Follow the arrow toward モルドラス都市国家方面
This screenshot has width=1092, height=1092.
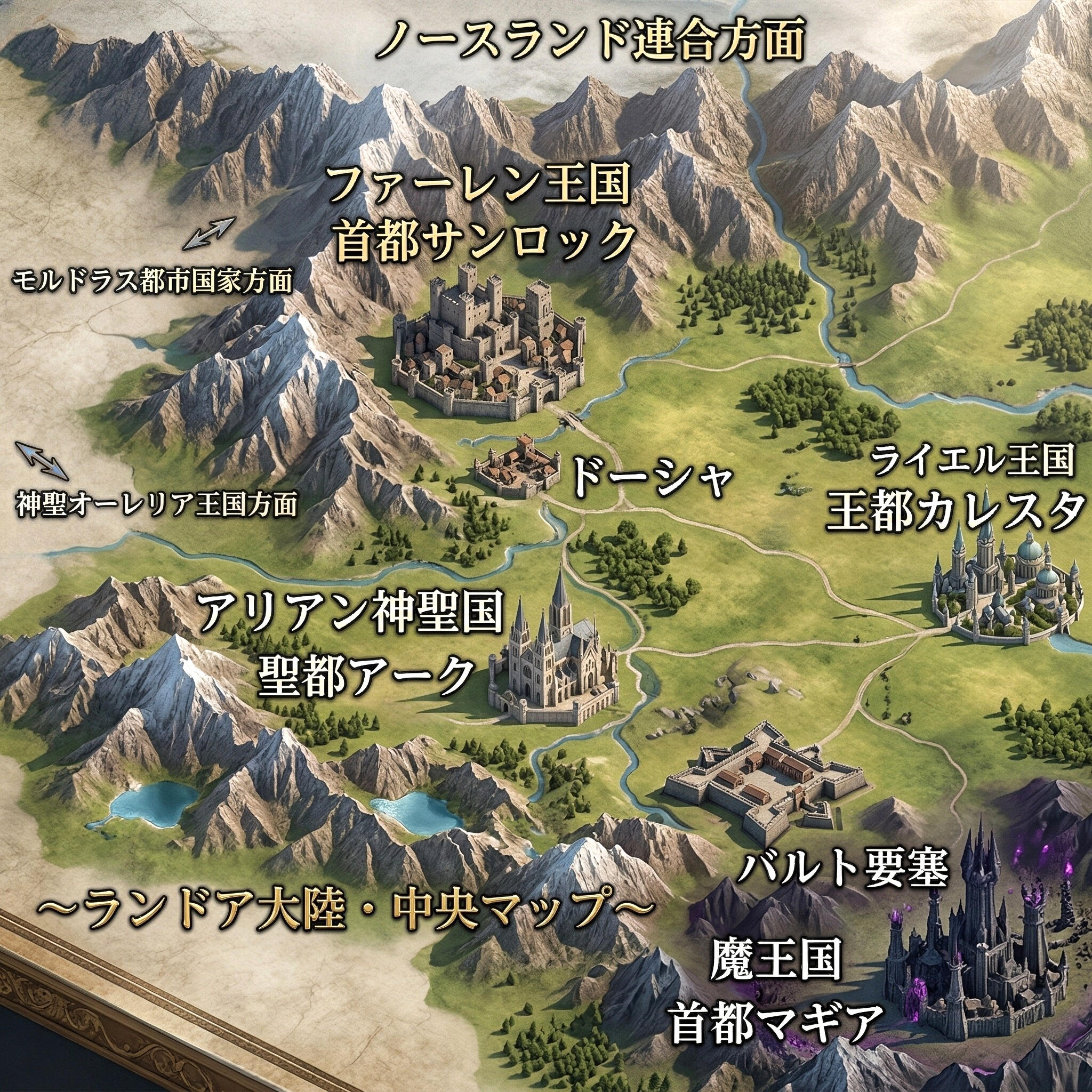coord(208,234)
